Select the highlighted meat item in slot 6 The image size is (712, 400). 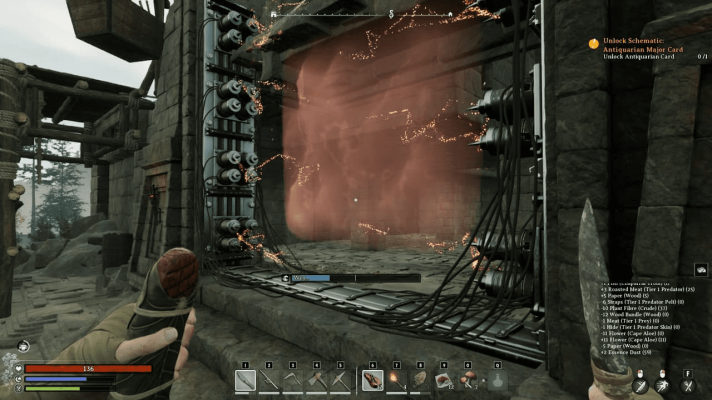(372, 380)
